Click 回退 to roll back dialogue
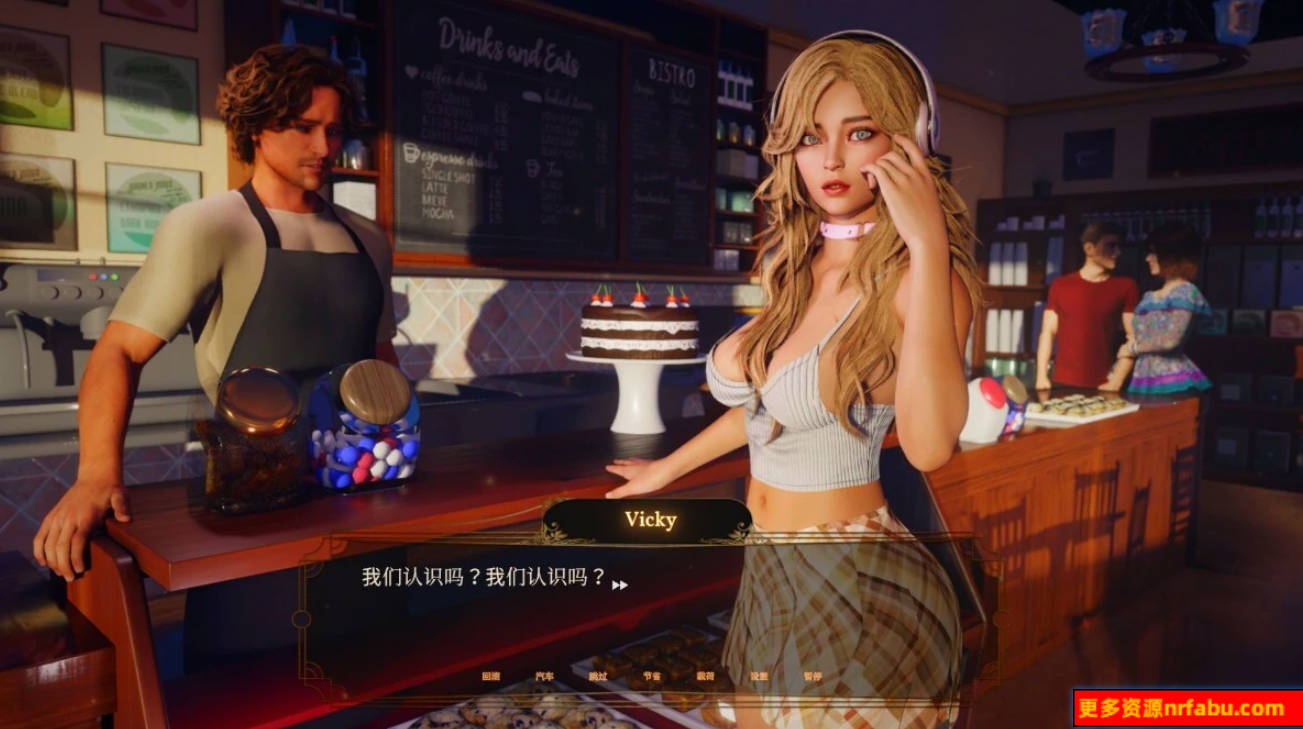The height and width of the screenshot is (729, 1303). point(489,675)
